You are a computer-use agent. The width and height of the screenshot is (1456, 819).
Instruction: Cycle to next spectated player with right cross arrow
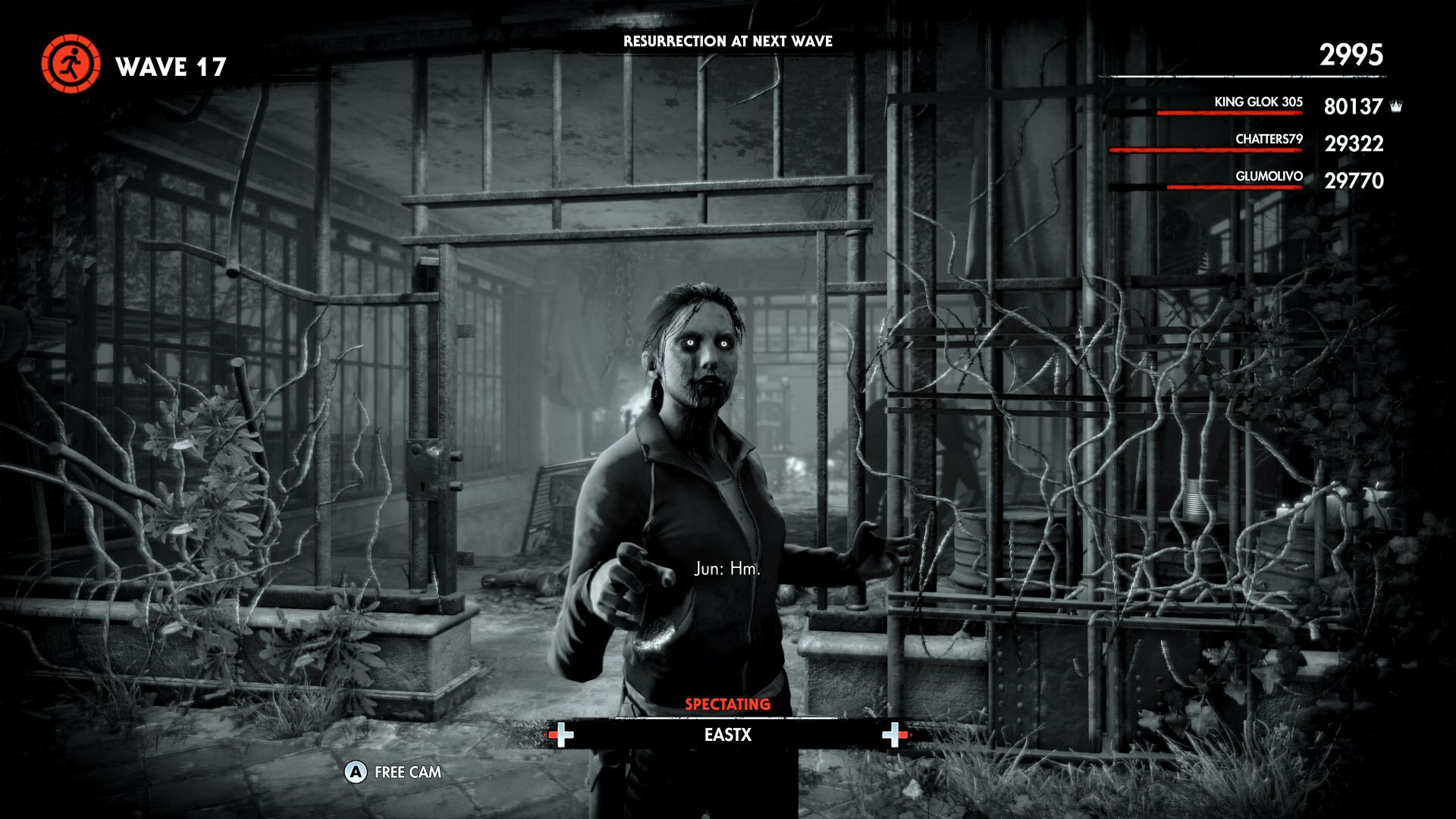click(894, 735)
